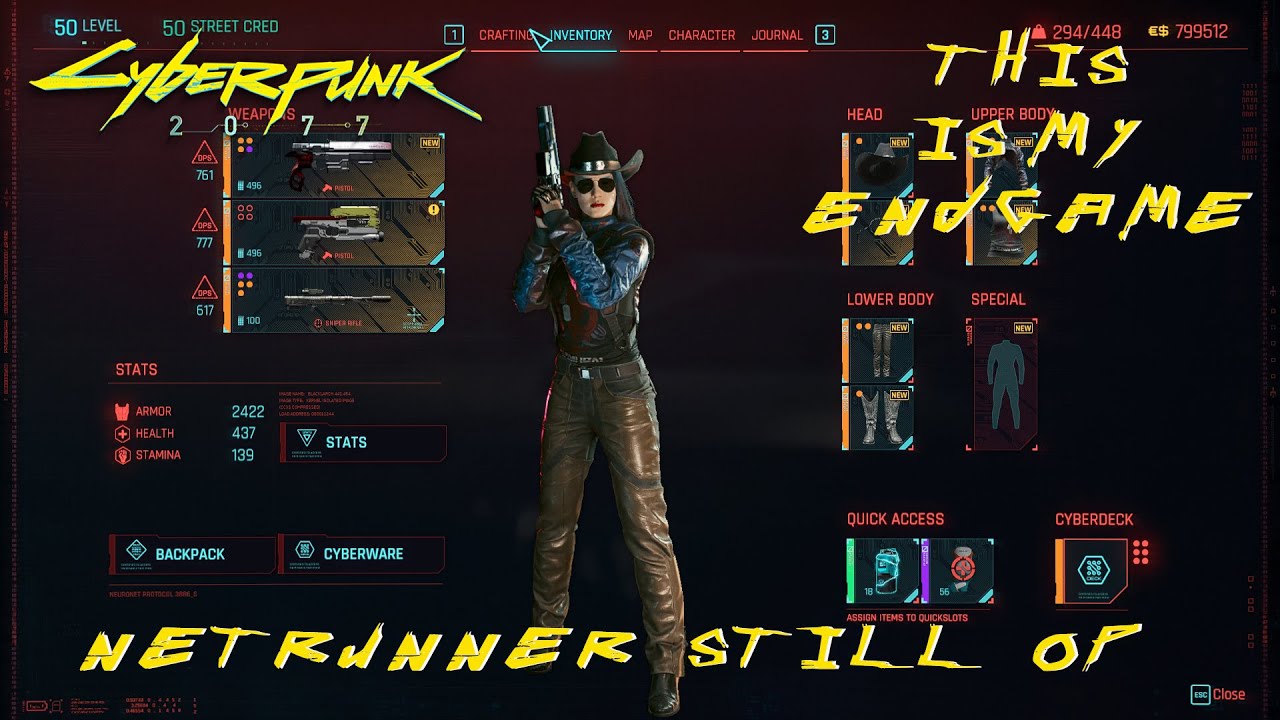
Task: Open the Backpack
Action: pos(190,553)
